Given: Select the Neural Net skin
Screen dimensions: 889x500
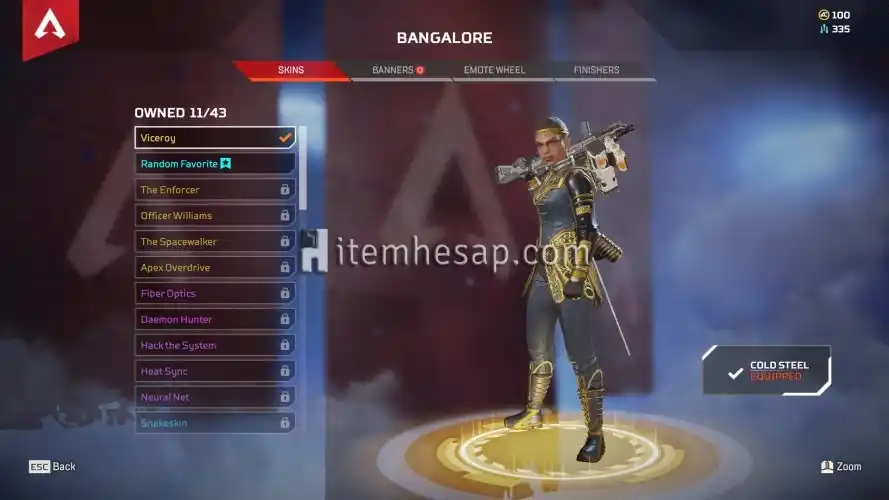Looking at the screenshot, I should (214, 398).
